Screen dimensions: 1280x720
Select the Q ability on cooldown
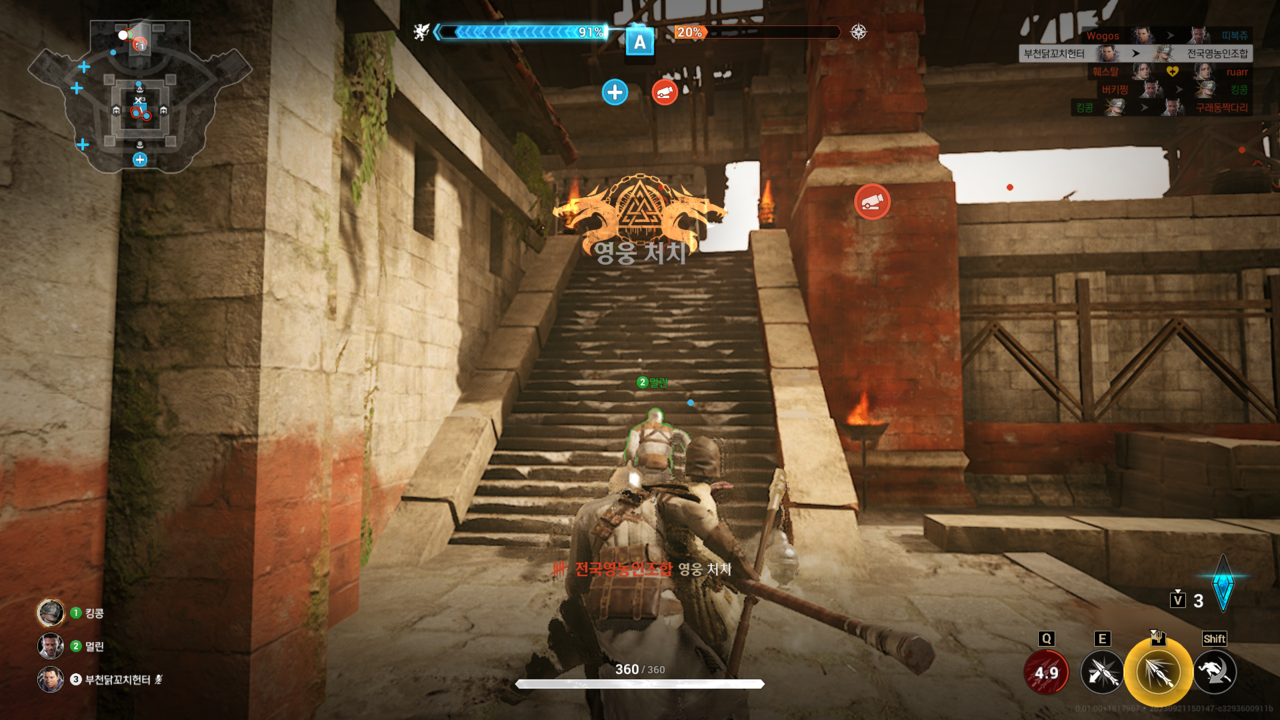coord(1046,672)
